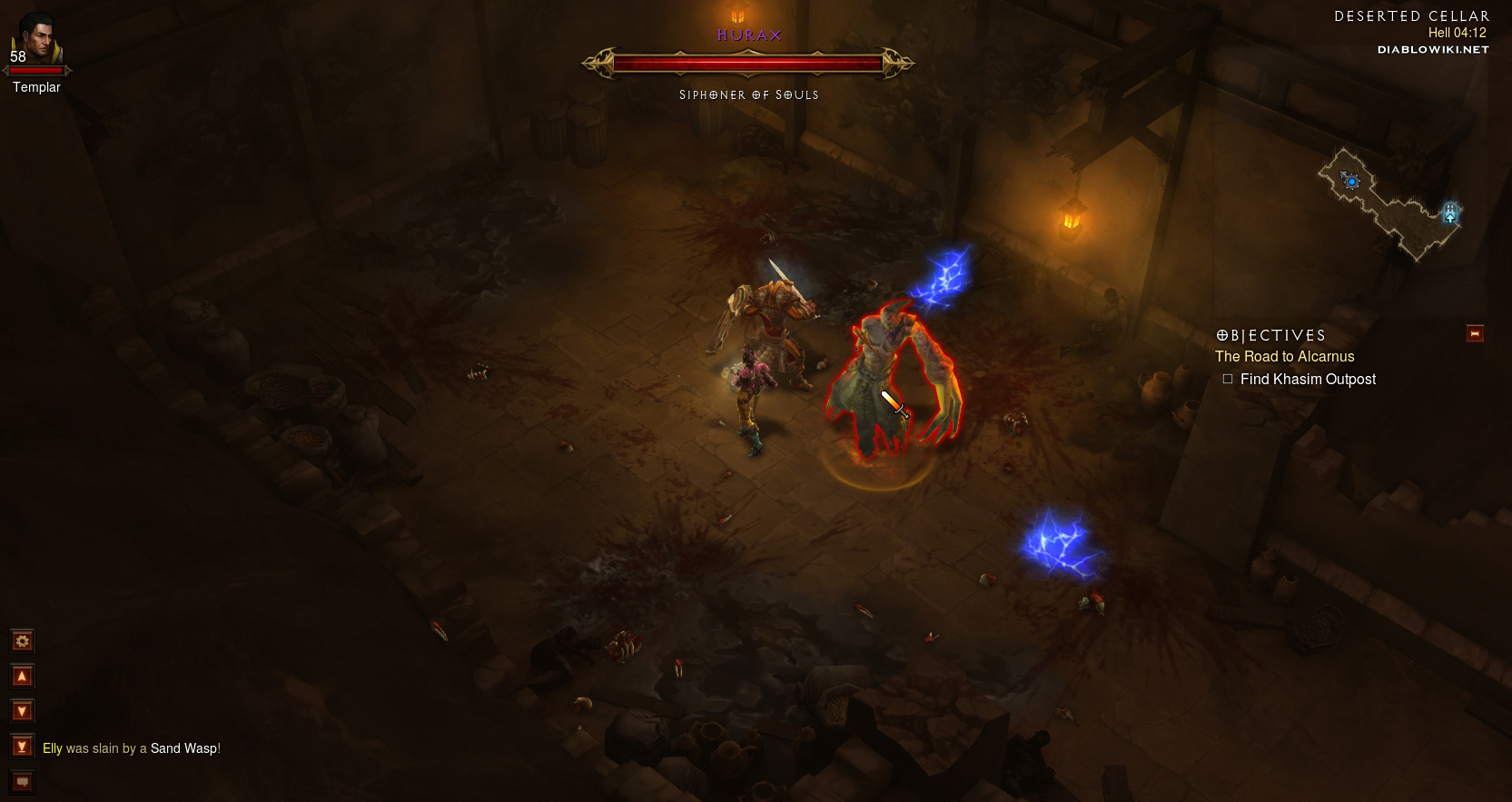The image size is (1512, 802).
Task: Click Elly's name in the chat log
Action: [53, 748]
